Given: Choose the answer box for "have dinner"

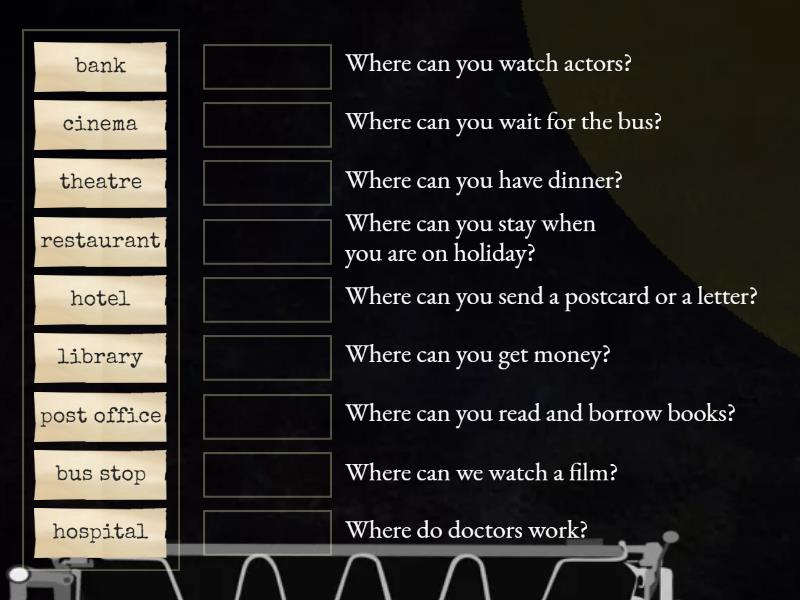Looking at the screenshot, I should (267, 182).
